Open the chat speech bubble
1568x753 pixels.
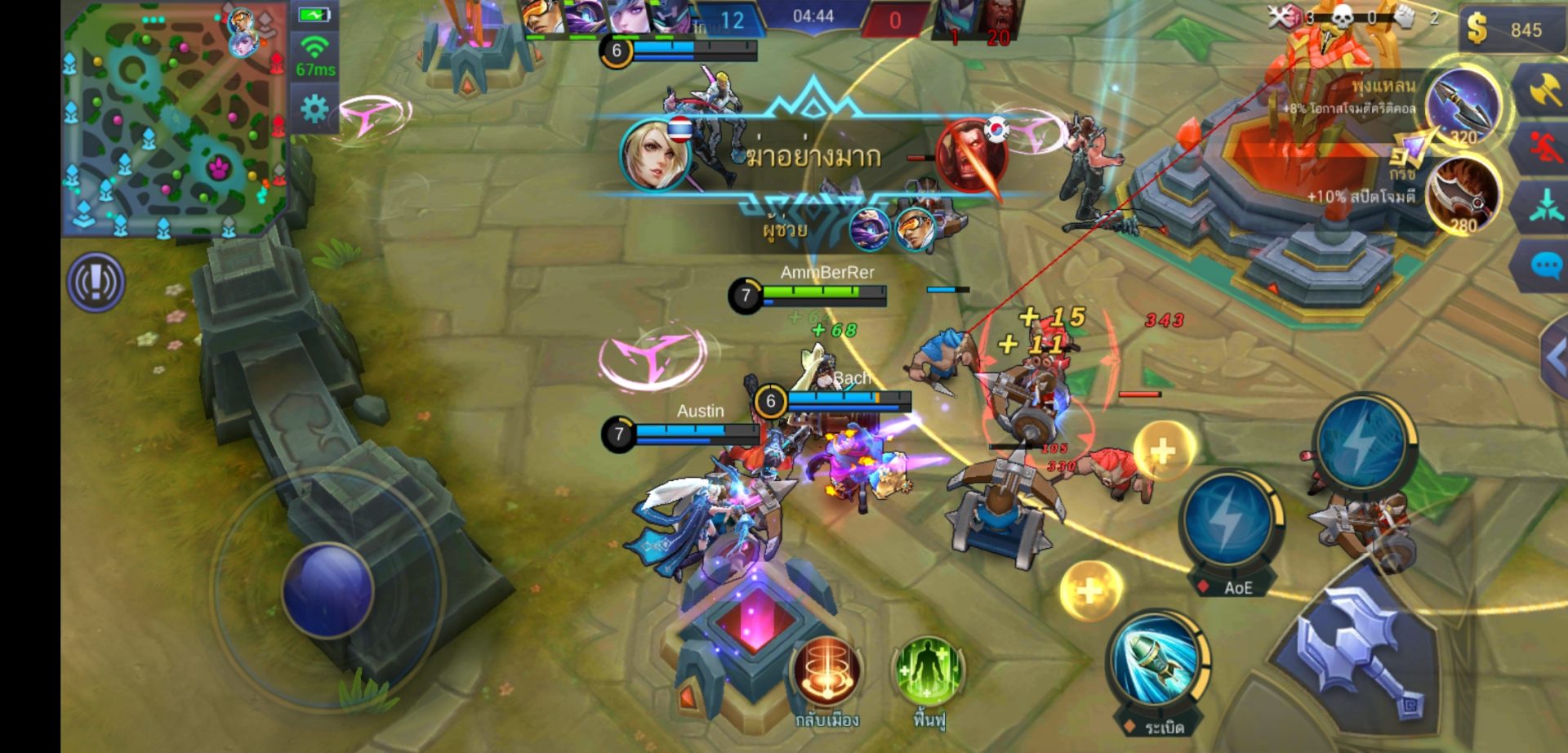pyautogui.click(x=1544, y=266)
